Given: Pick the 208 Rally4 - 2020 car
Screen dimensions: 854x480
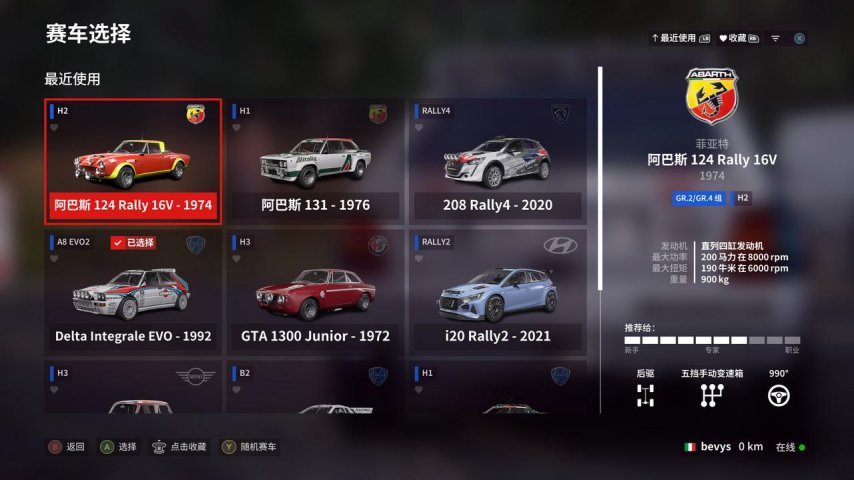Looking at the screenshot, I should click(497, 161).
